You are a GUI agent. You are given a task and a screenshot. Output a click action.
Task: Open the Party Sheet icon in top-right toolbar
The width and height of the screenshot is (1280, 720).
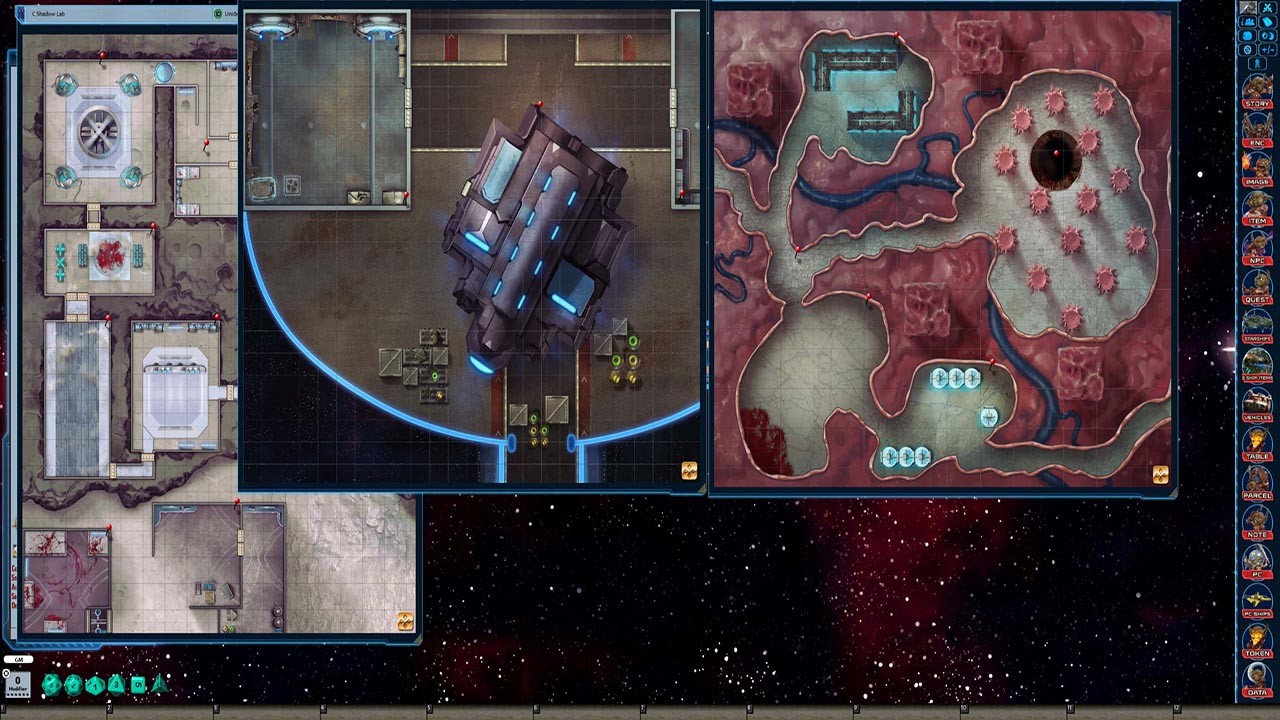[x=1247, y=21]
